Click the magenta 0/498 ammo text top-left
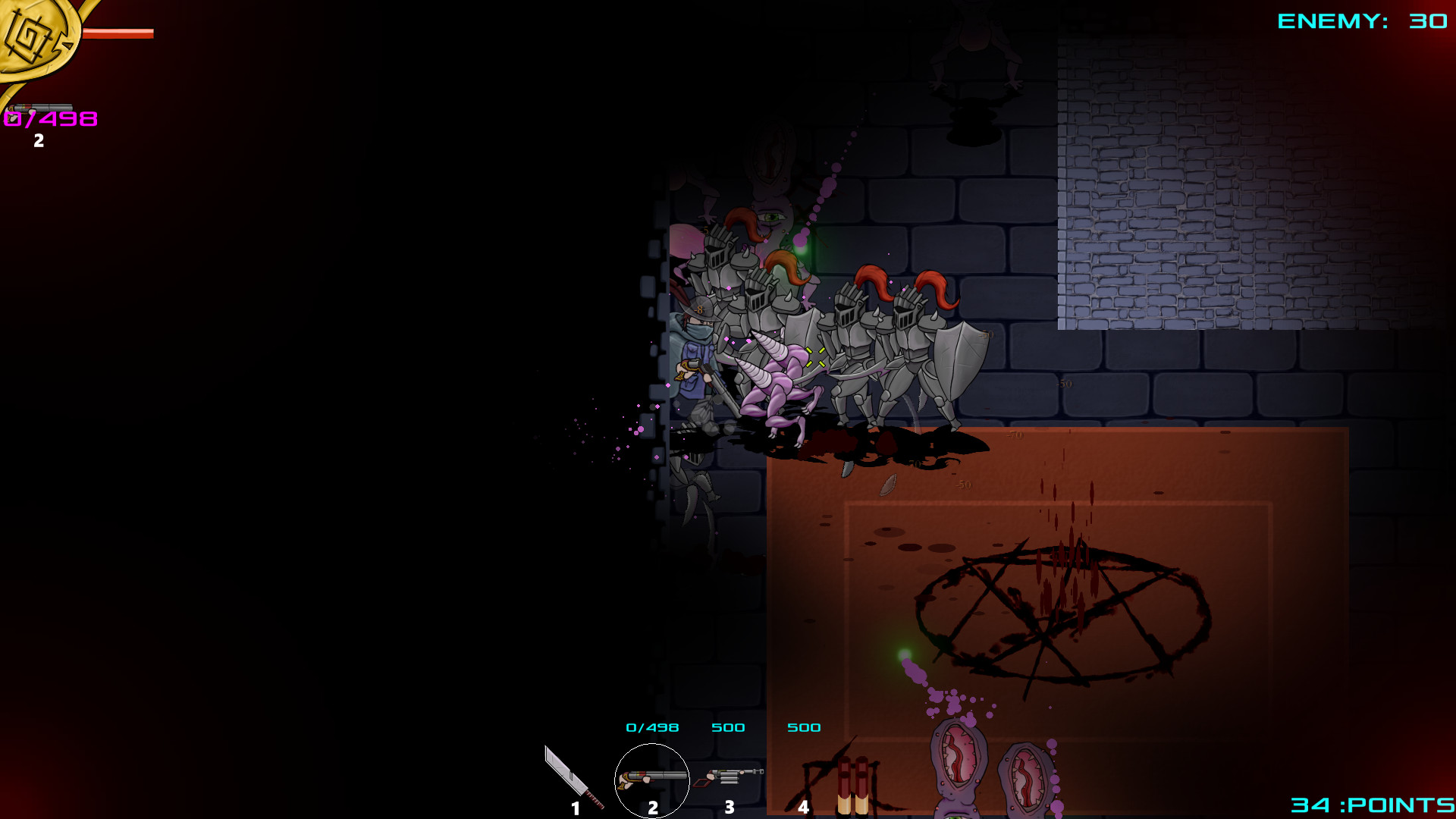The width and height of the screenshot is (1456, 819). 51,119
